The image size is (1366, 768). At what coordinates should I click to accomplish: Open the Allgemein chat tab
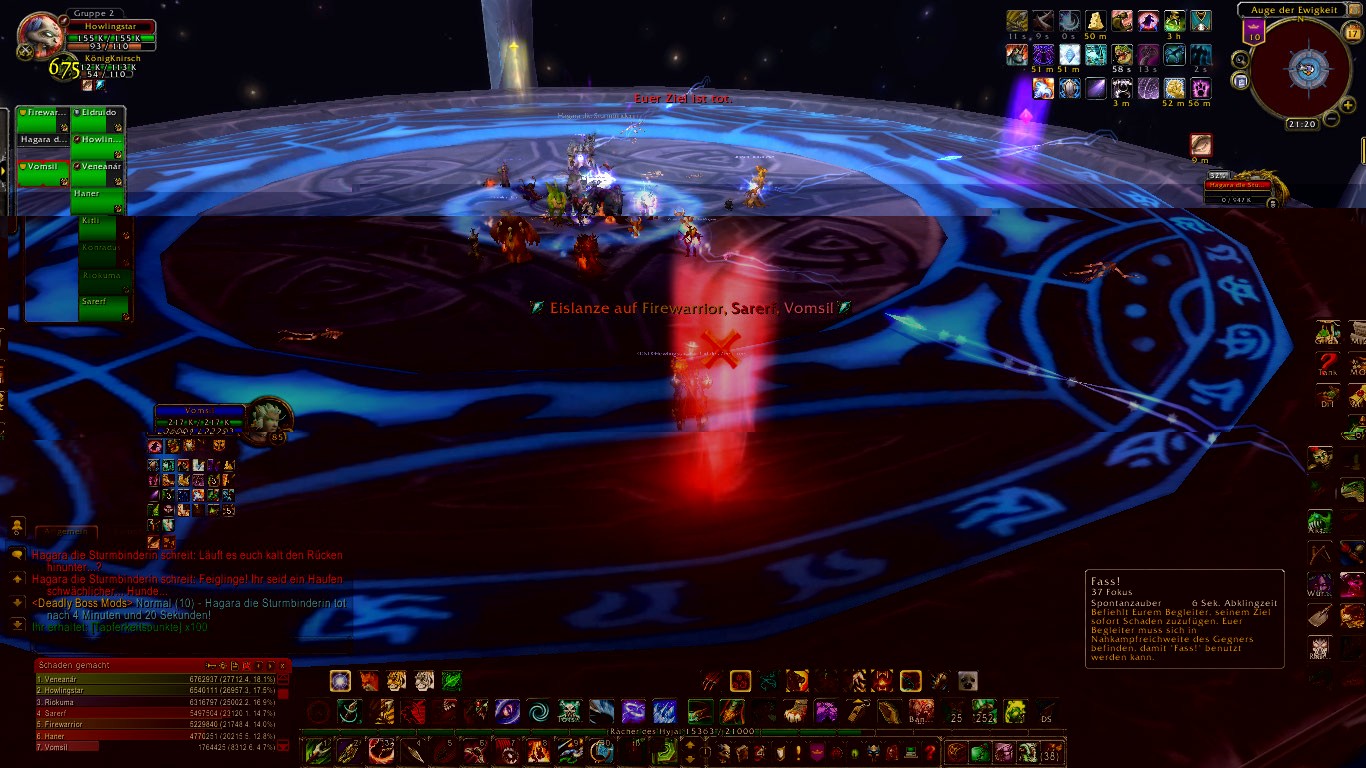click(x=66, y=532)
